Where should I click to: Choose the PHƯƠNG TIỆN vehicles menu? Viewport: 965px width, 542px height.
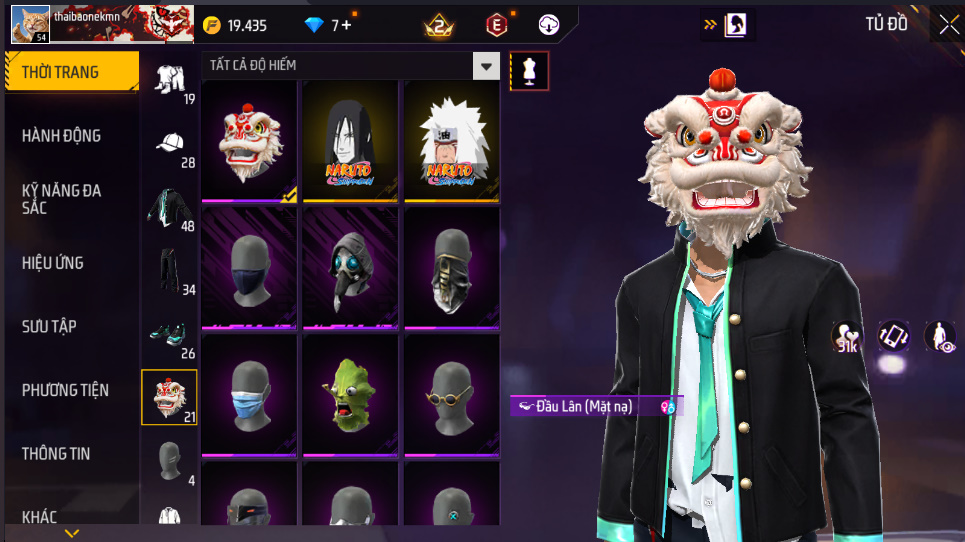[x=66, y=390]
